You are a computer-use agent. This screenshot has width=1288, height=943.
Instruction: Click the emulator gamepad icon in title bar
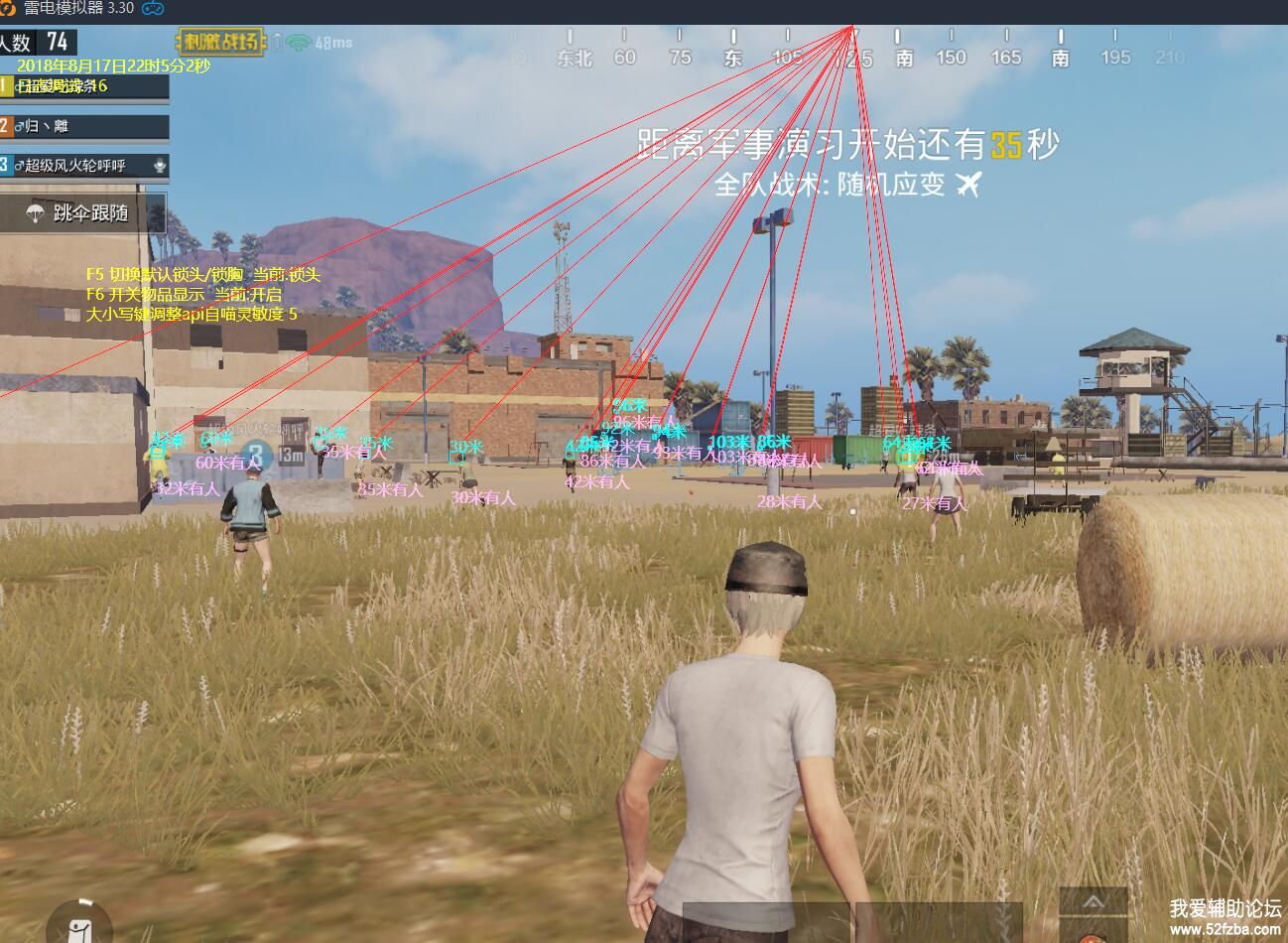click(x=153, y=8)
